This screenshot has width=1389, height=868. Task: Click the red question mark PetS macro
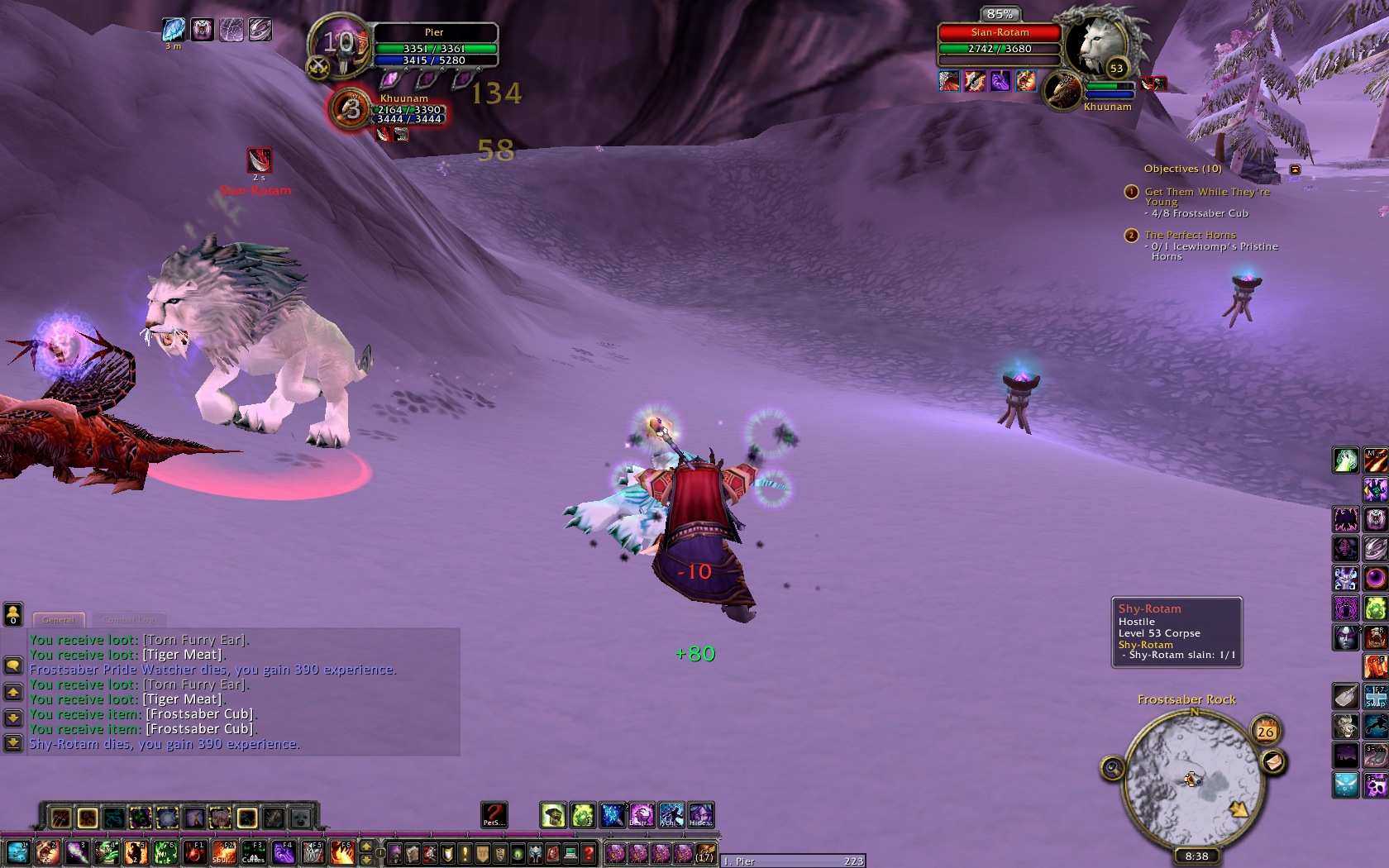pos(494,814)
